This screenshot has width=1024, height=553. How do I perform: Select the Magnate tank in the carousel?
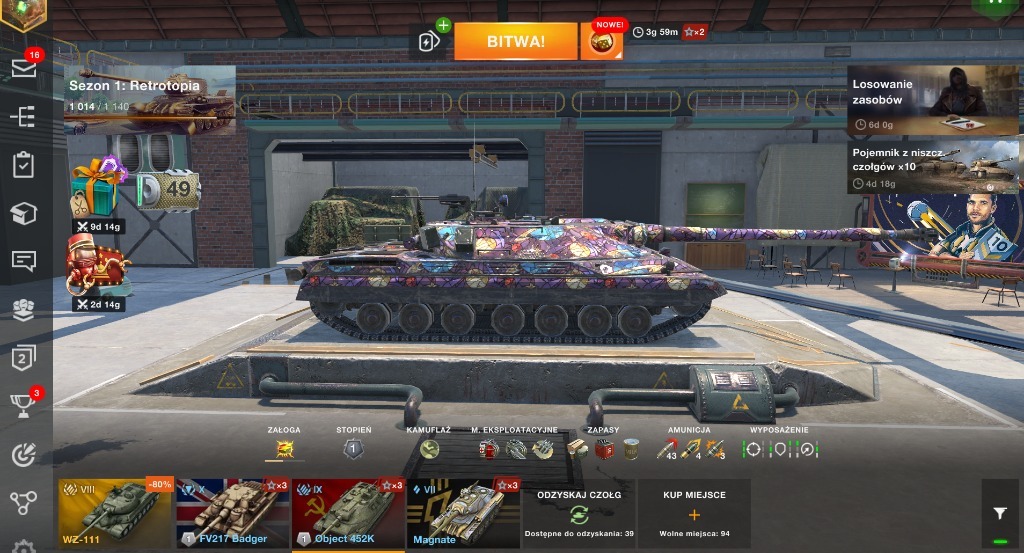click(464, 513)
